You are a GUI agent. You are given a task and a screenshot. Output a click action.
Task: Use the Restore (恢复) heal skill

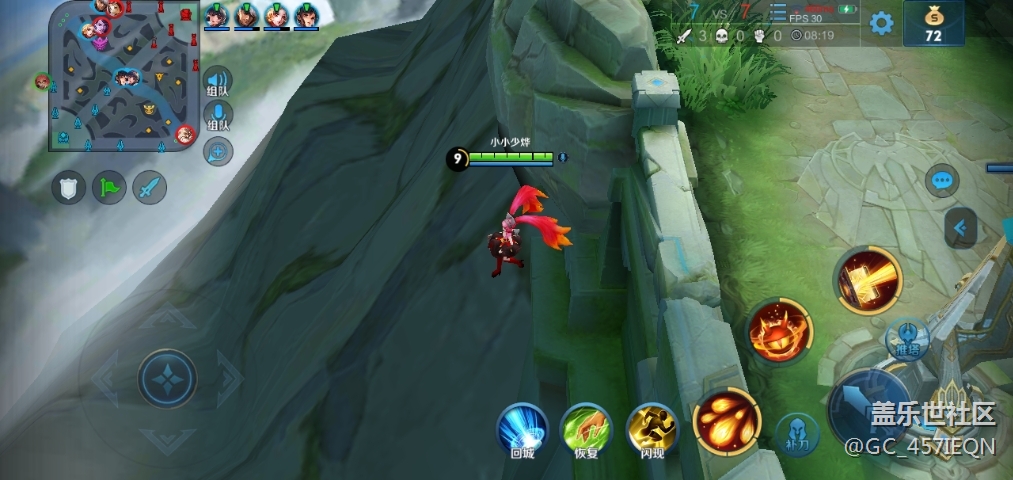point(586,432)
